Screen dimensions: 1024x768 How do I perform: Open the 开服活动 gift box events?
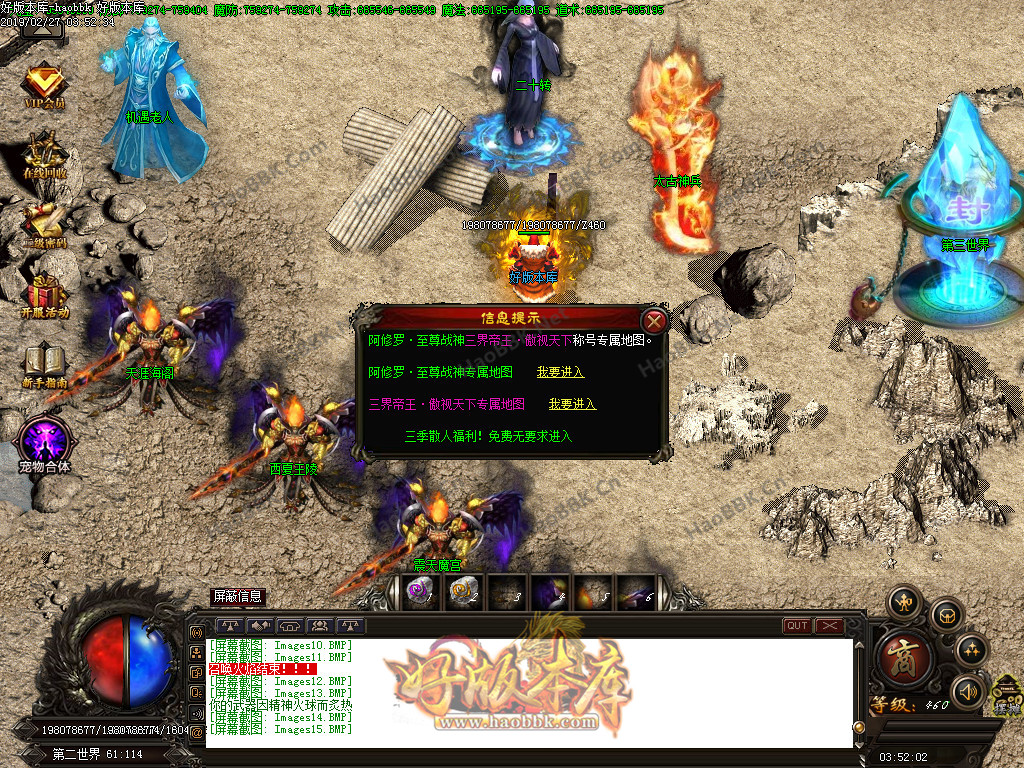click(x=44, y=293)
